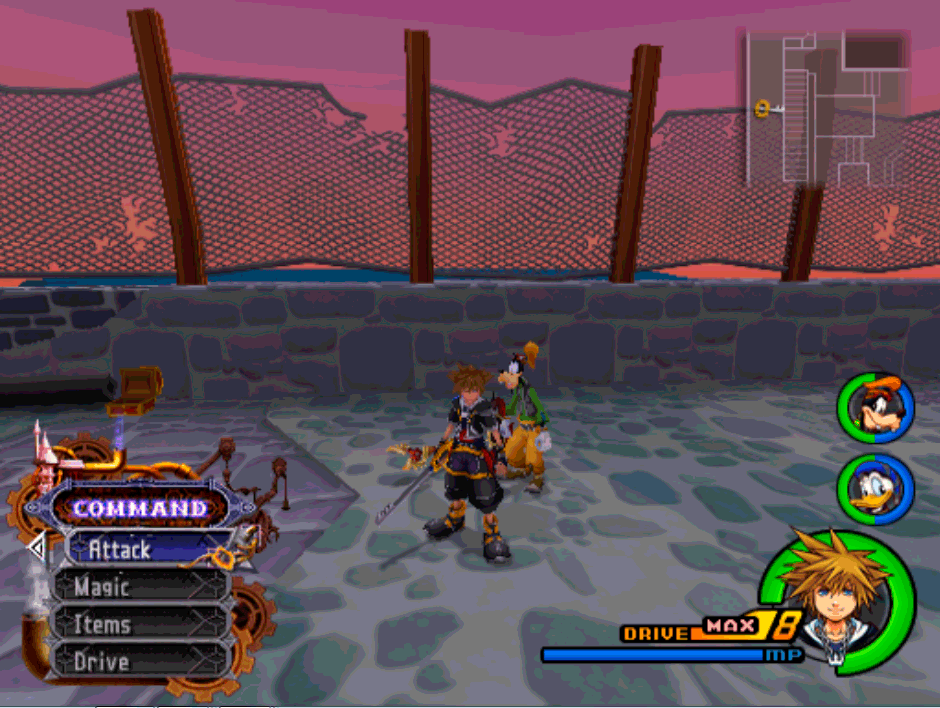Choose the Items command
Viewport: 940px width, 708px height.
click(140, 625)
